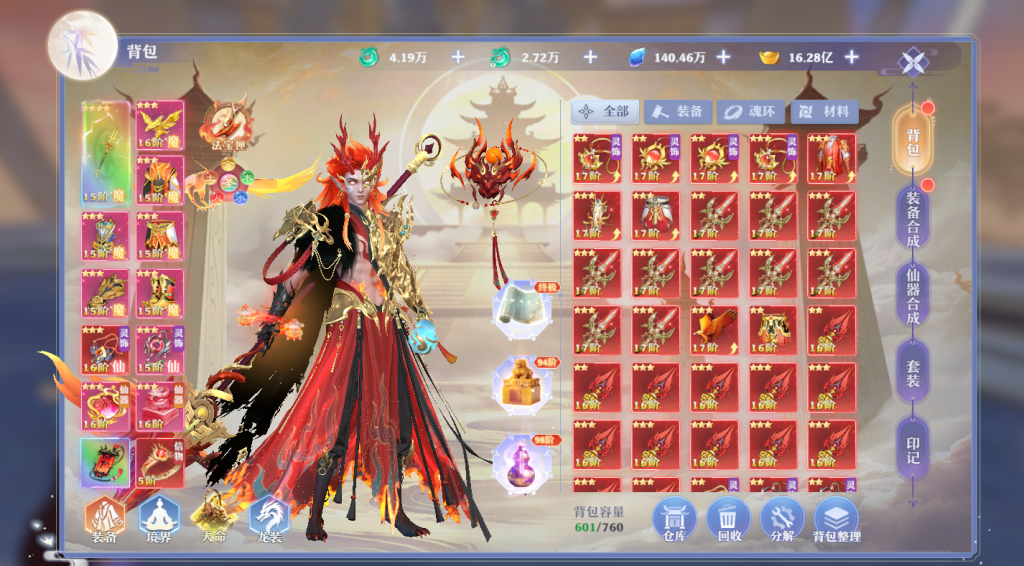
Task: Close the backpack window
Action: 912,63
